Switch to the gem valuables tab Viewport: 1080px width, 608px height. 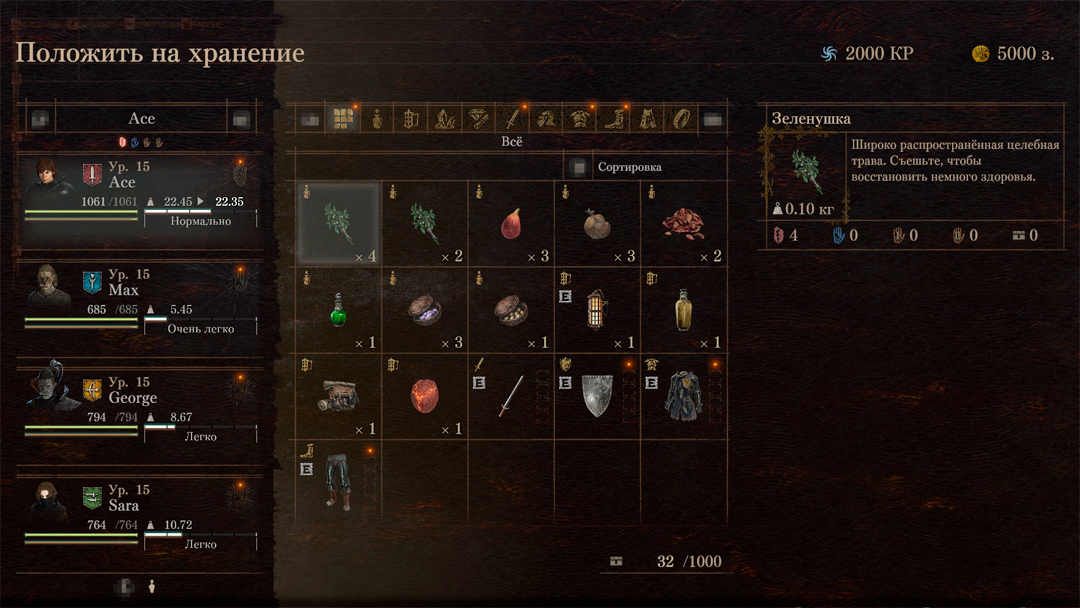pos(476,119)
